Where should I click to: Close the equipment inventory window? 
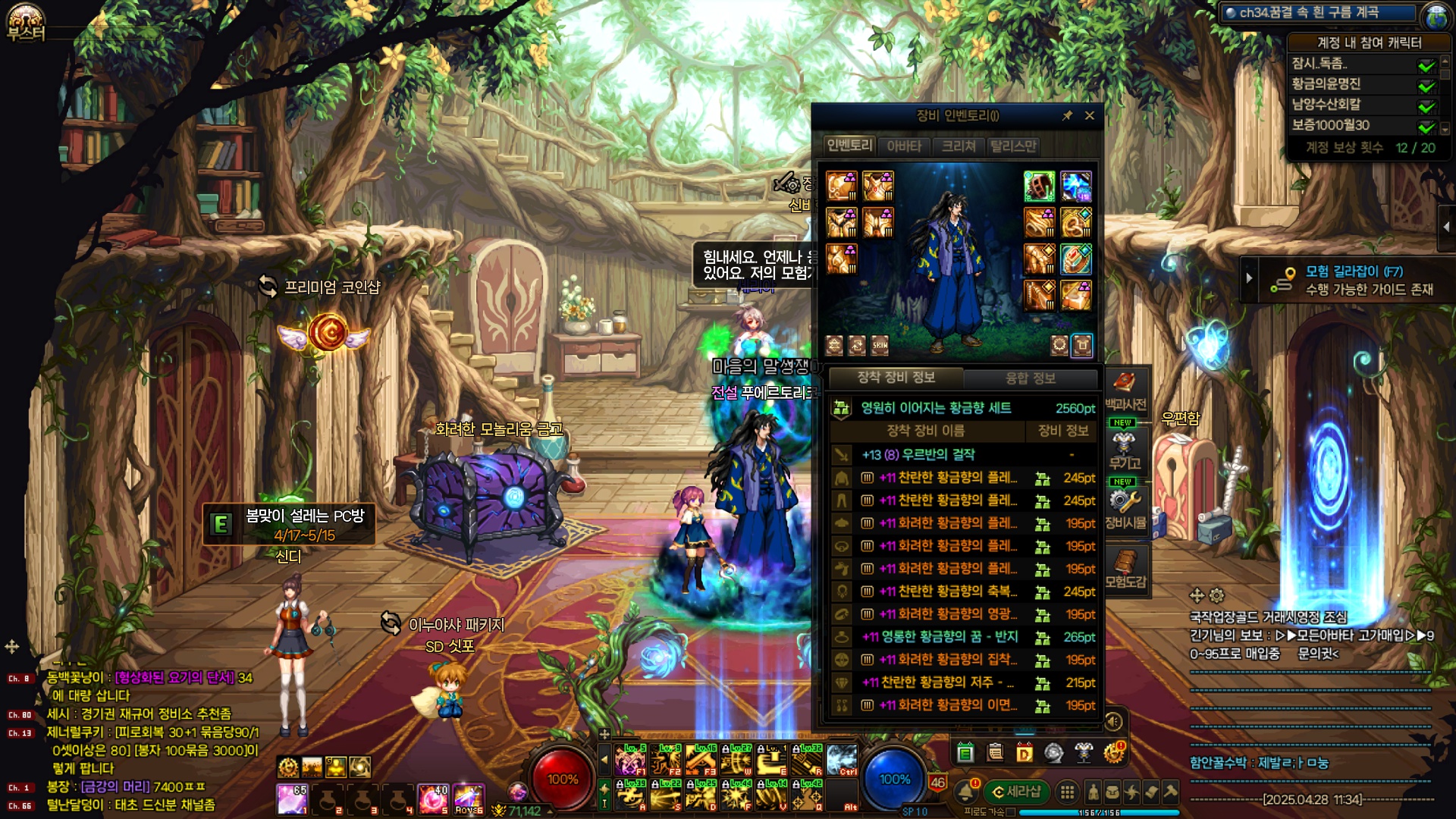(1090, 115)
